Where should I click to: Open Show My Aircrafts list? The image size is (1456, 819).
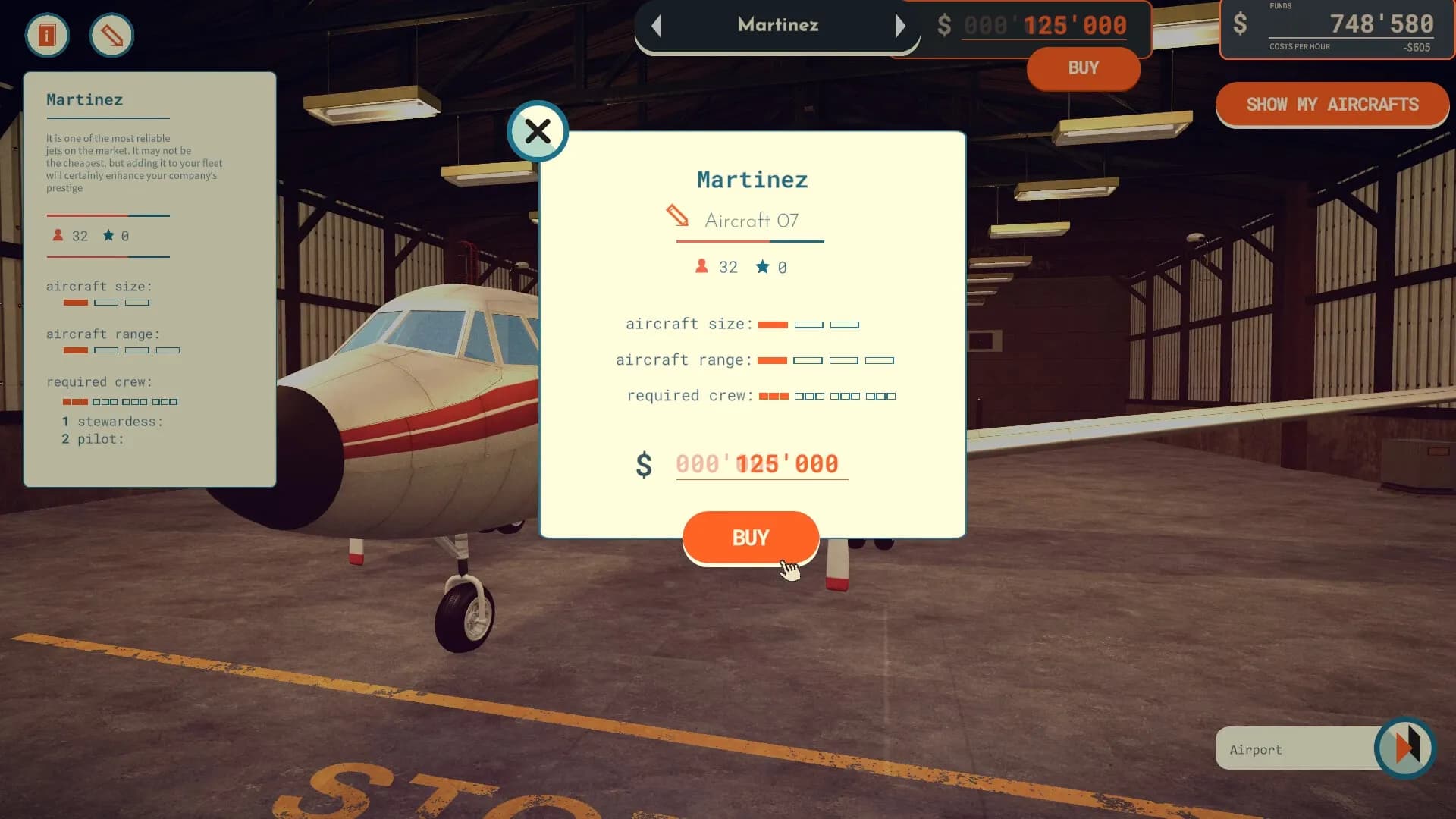click(x=1332, y=105)
